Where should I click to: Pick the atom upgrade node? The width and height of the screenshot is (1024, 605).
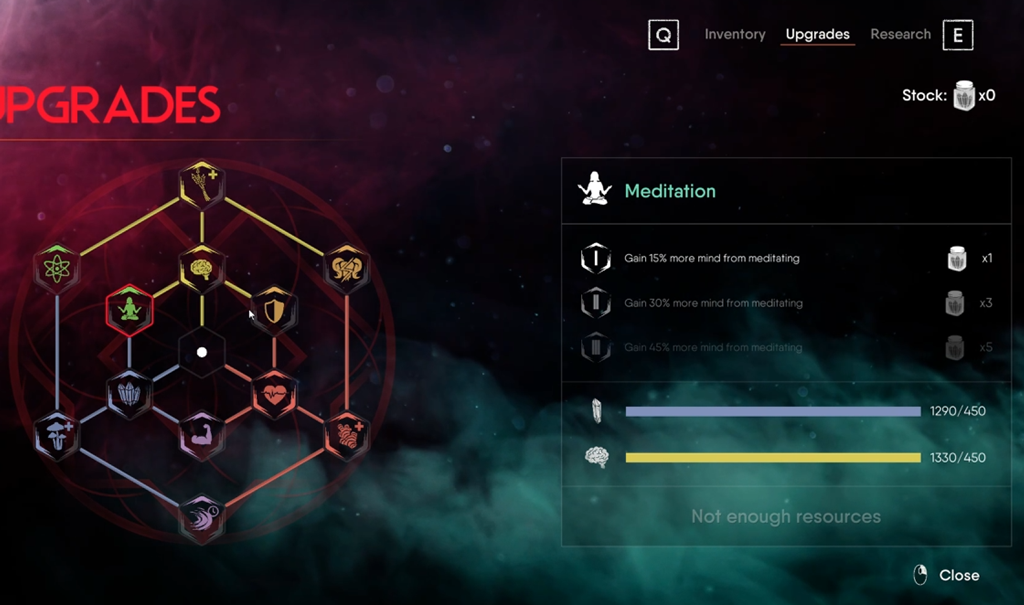pos(57,268)
